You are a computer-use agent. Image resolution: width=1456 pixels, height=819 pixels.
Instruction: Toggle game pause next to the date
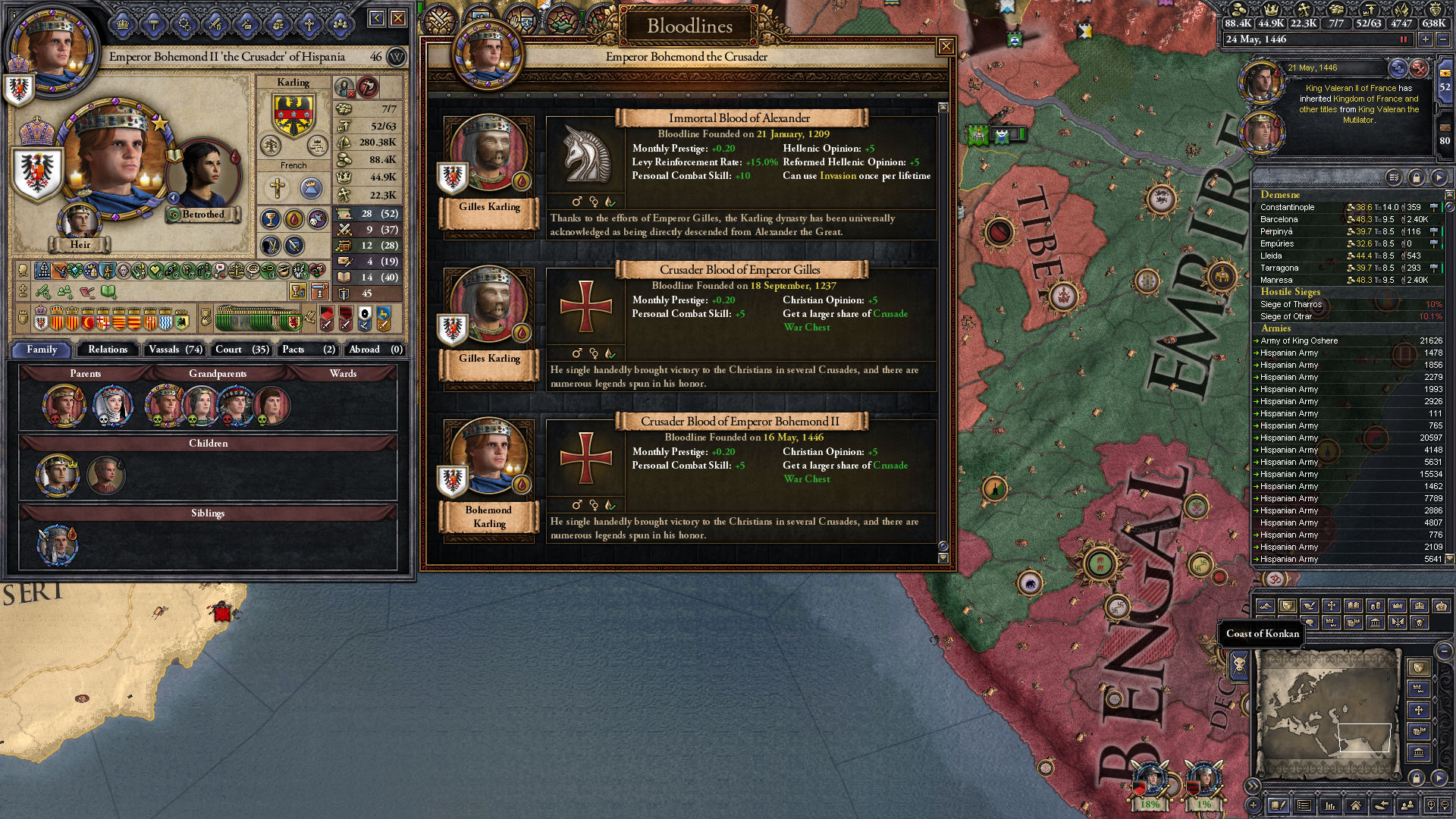[x=1403, y=39]
